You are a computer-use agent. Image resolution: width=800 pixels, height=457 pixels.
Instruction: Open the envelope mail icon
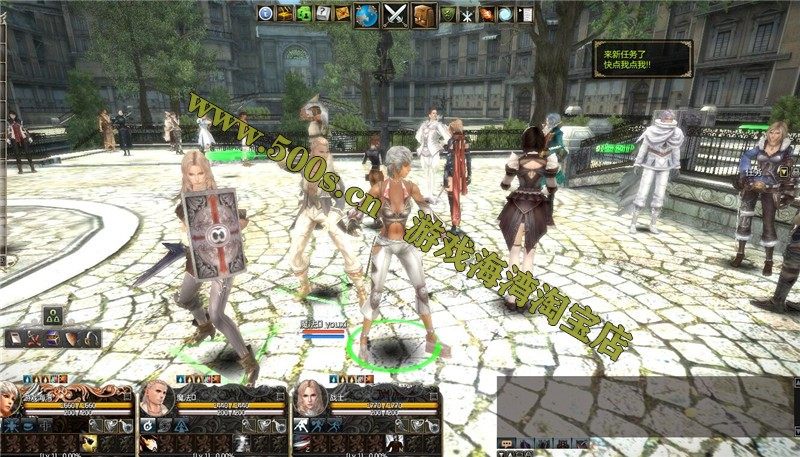[x=342, y=13]
